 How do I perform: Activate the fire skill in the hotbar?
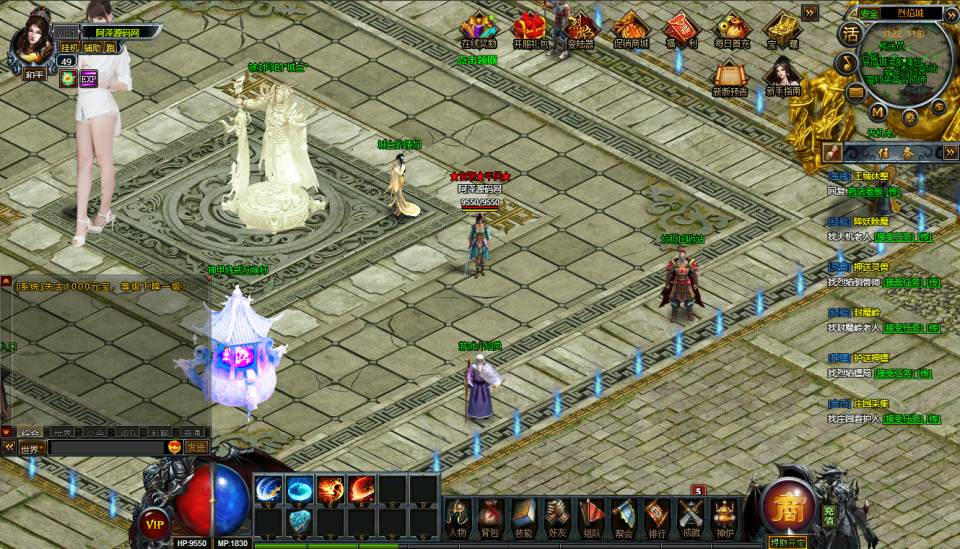tap(331, 490)
